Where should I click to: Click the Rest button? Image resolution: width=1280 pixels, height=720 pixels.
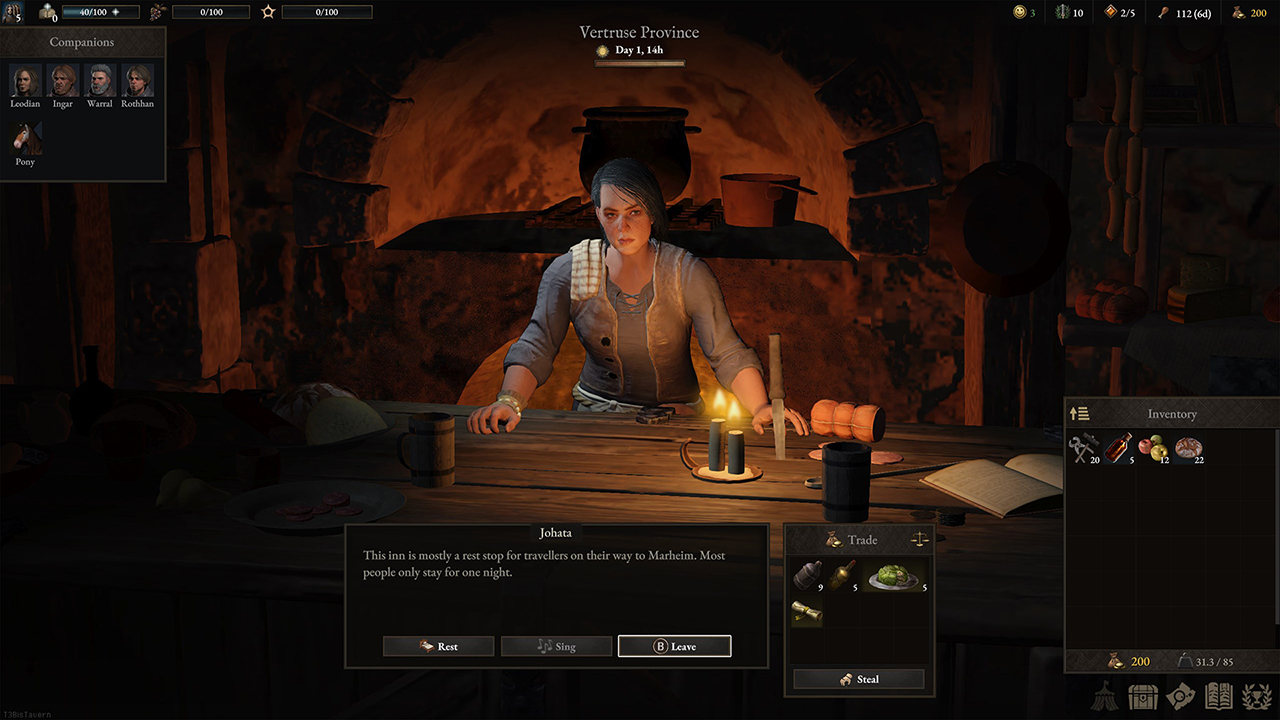click(438, 646)
